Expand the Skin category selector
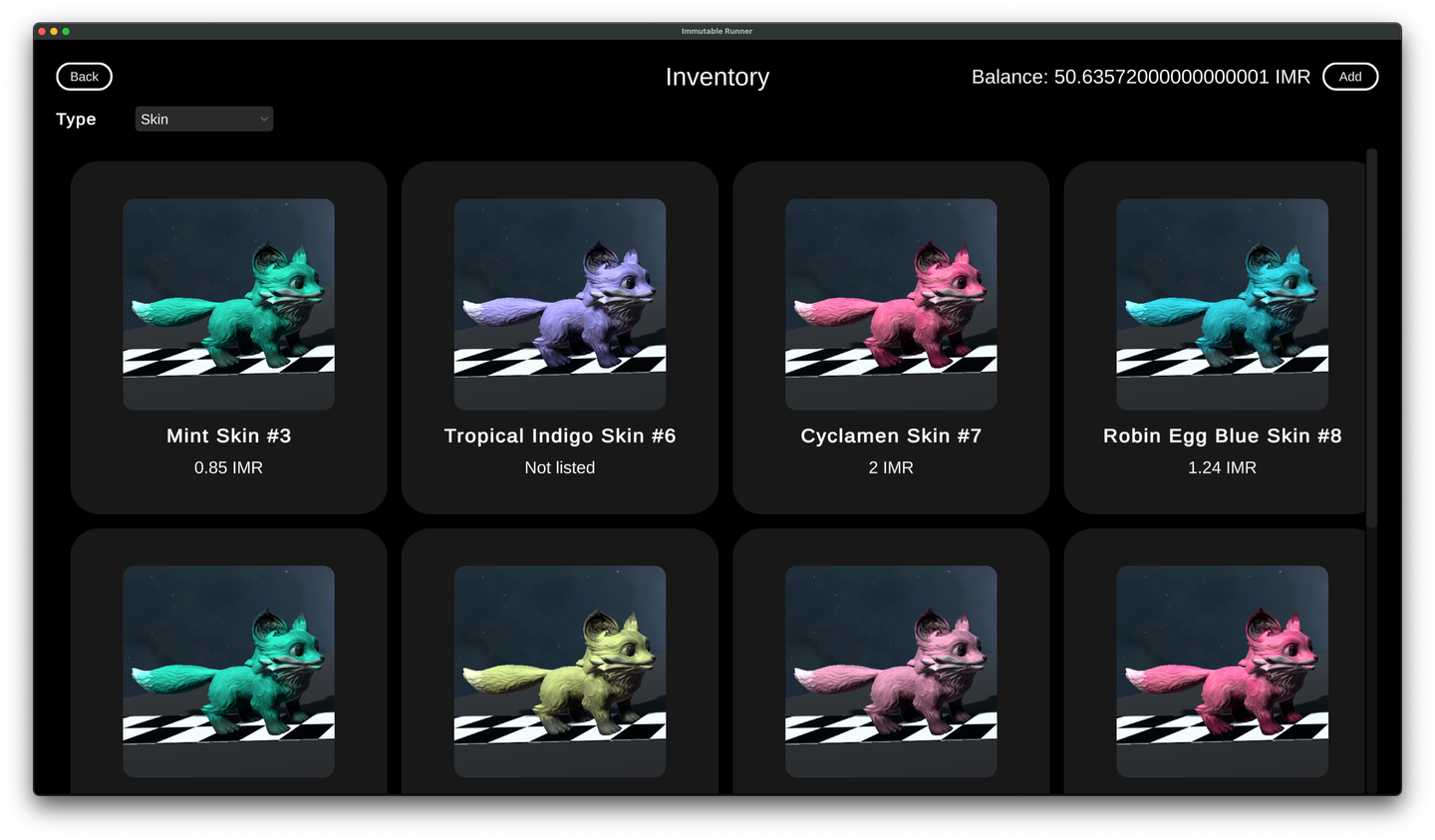Viewport: 1435px width, 840px height. coord(203,119)
